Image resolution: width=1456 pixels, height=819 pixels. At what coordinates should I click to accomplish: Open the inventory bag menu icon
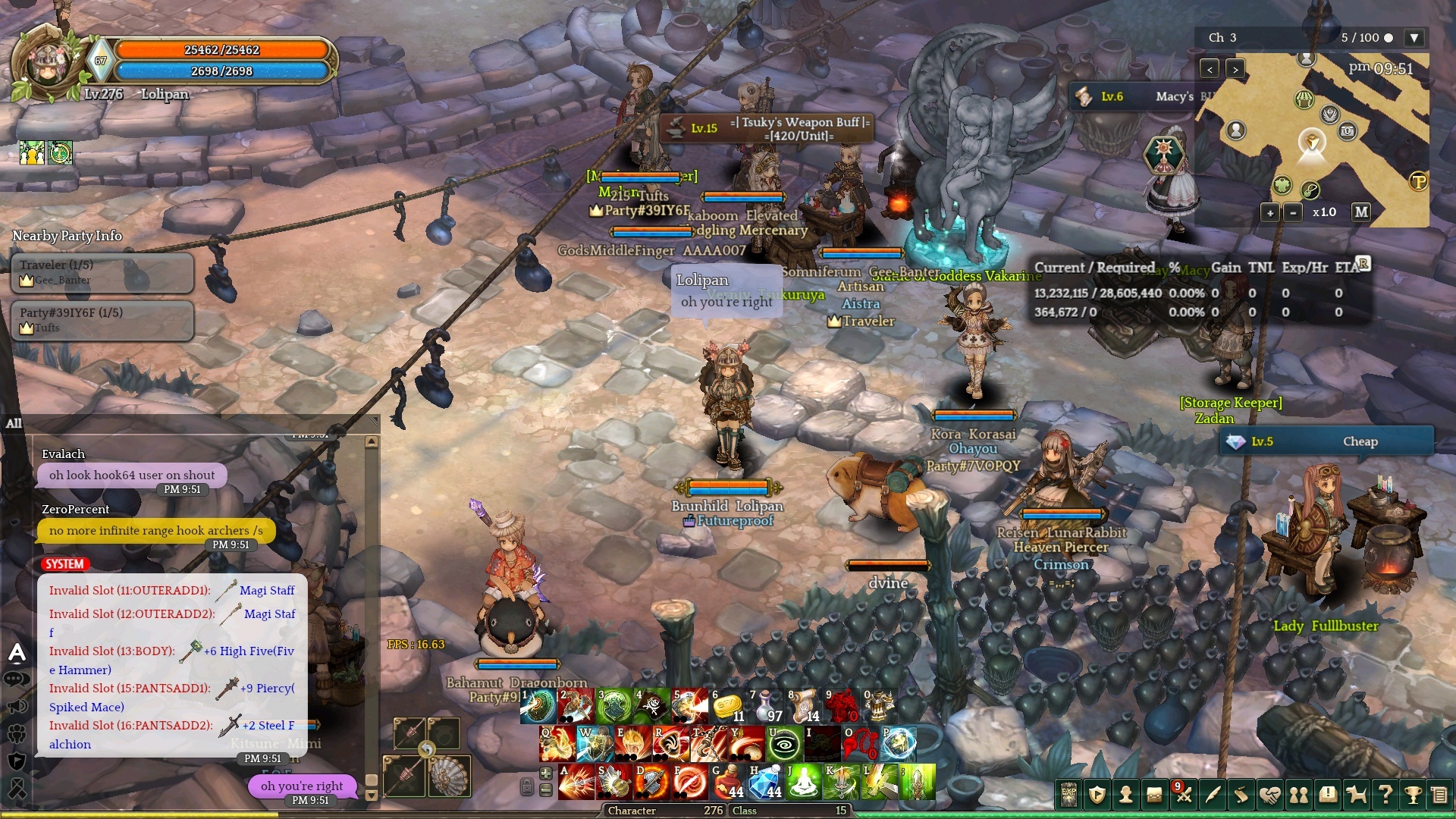[x=1155, y=795]
